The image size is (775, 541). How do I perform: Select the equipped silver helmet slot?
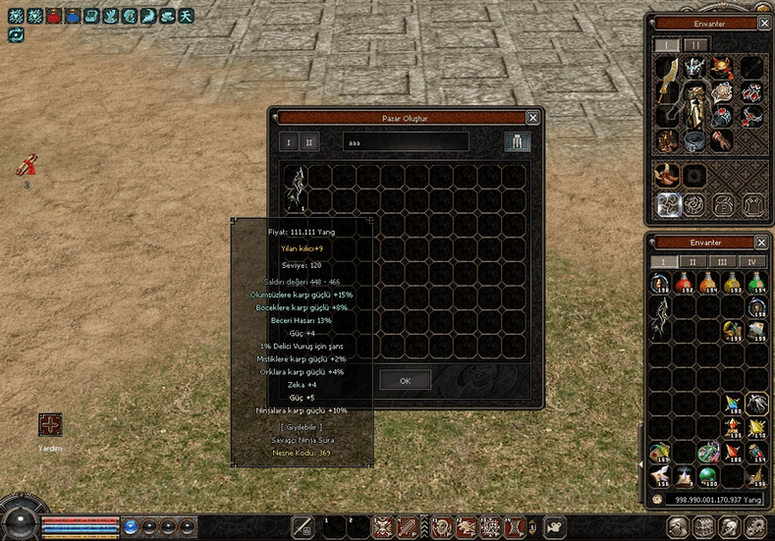click(695, 66)
